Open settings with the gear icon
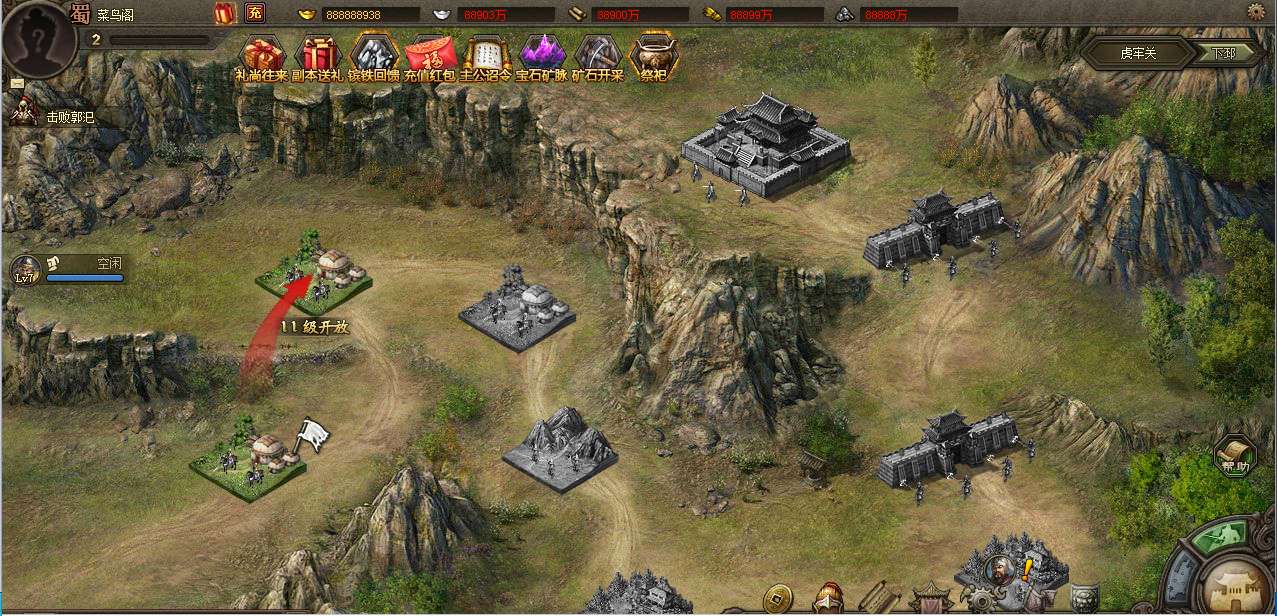Image resolution: width=1277 pixels, height=616 pixels. (x=1256, y=11)
